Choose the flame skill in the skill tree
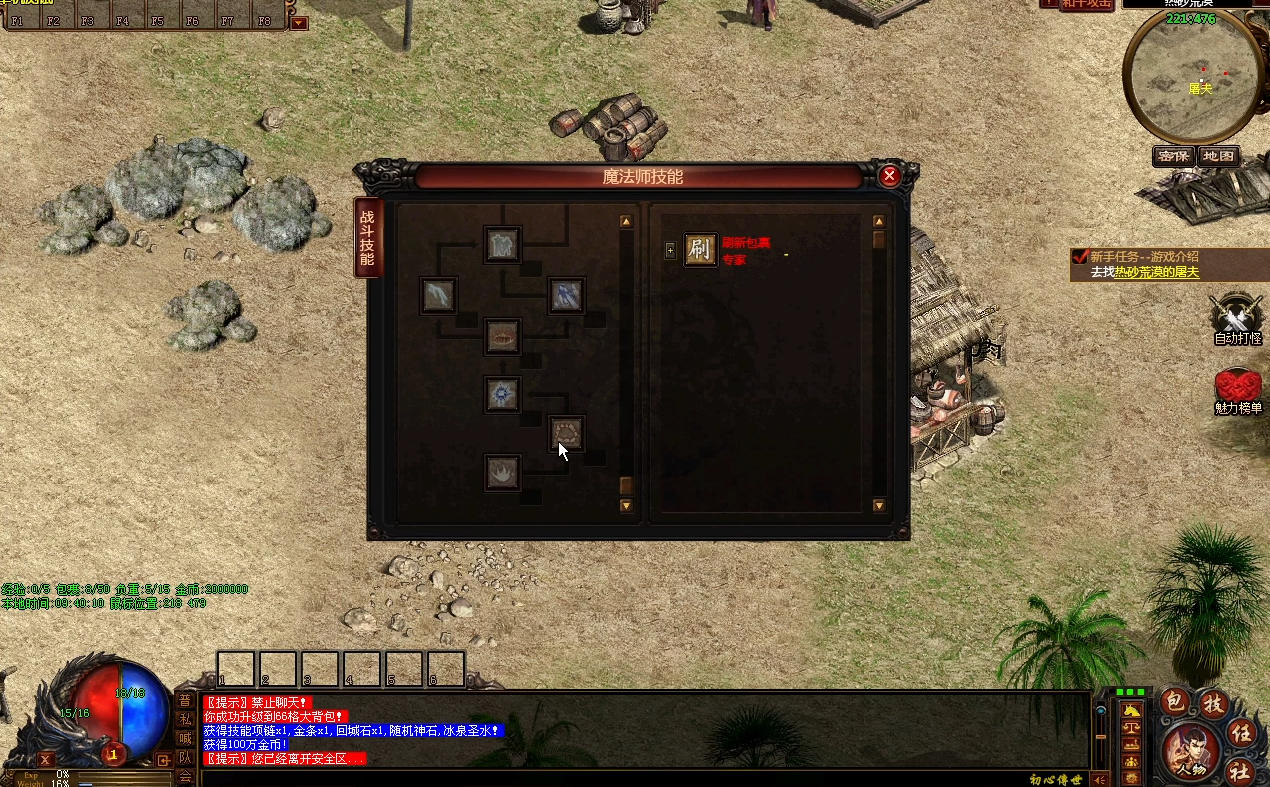This screenshot has width=1270, height=787. [502, 471]
